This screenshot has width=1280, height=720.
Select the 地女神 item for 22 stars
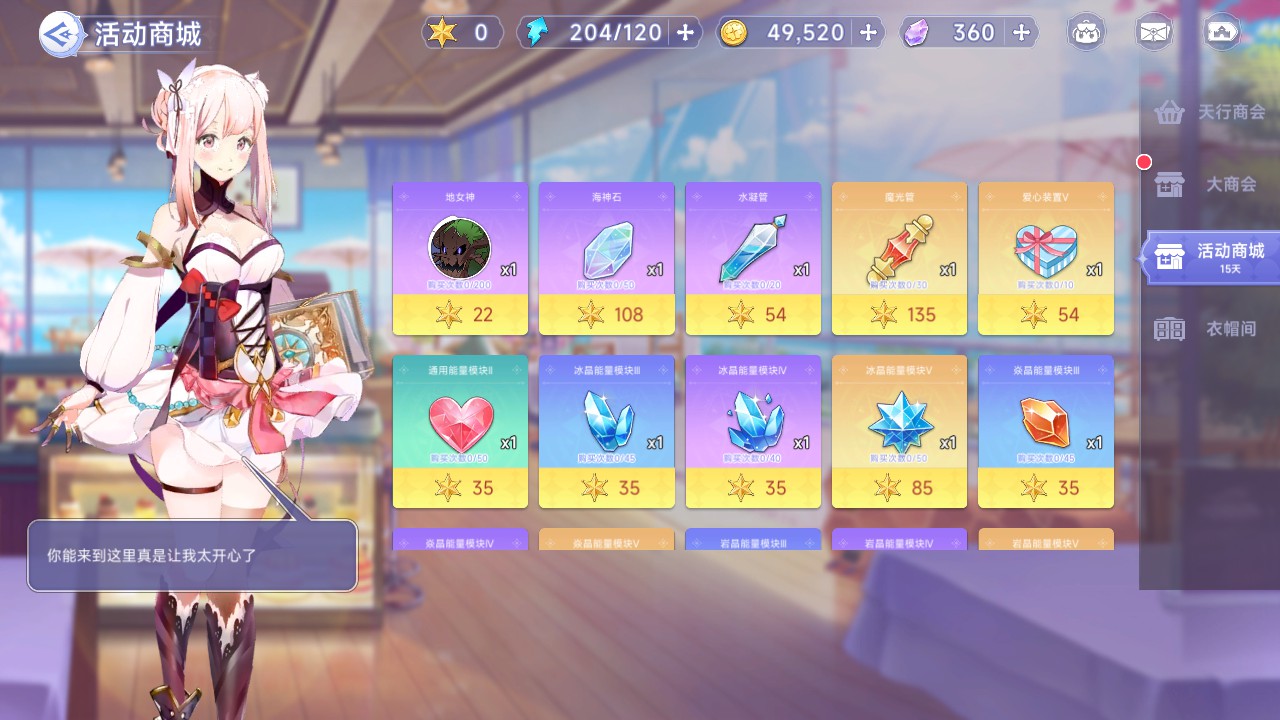pyautogui.click(x=460, y=258)
